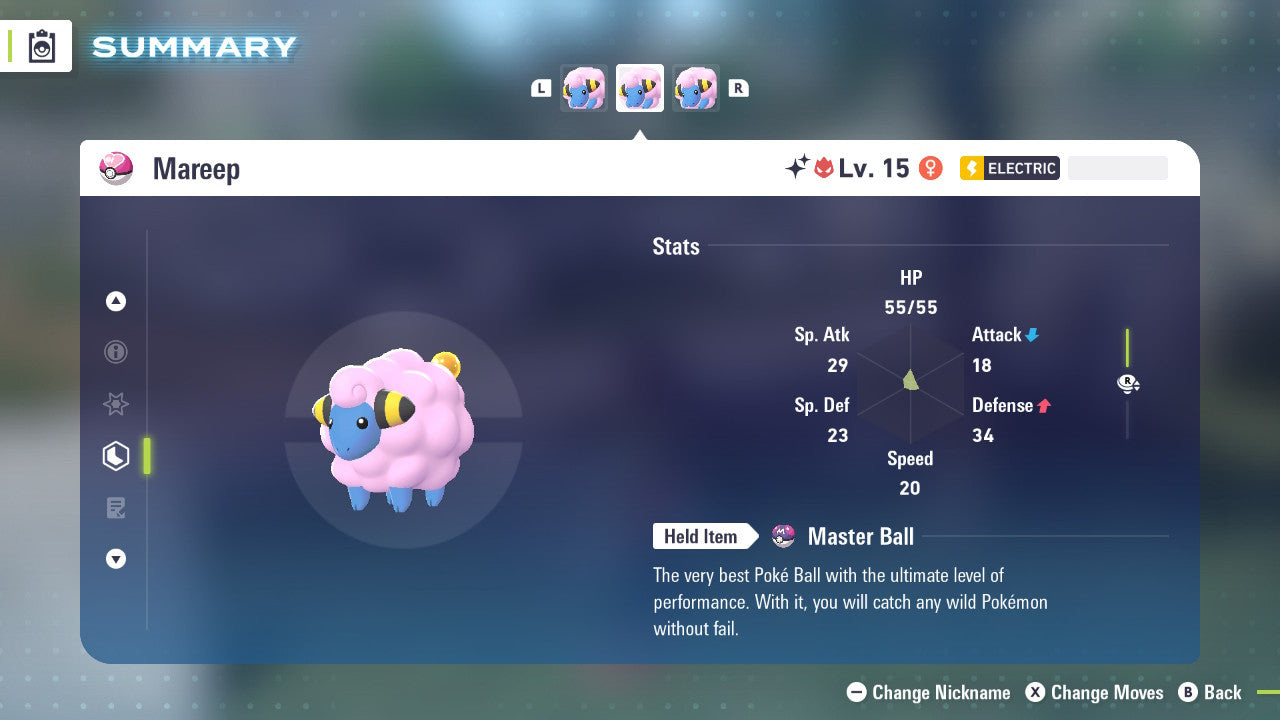1280x720 pixels.
Task: Click the Pokérus-style red icon near Lv. 15
Action: tap(822, 167)
